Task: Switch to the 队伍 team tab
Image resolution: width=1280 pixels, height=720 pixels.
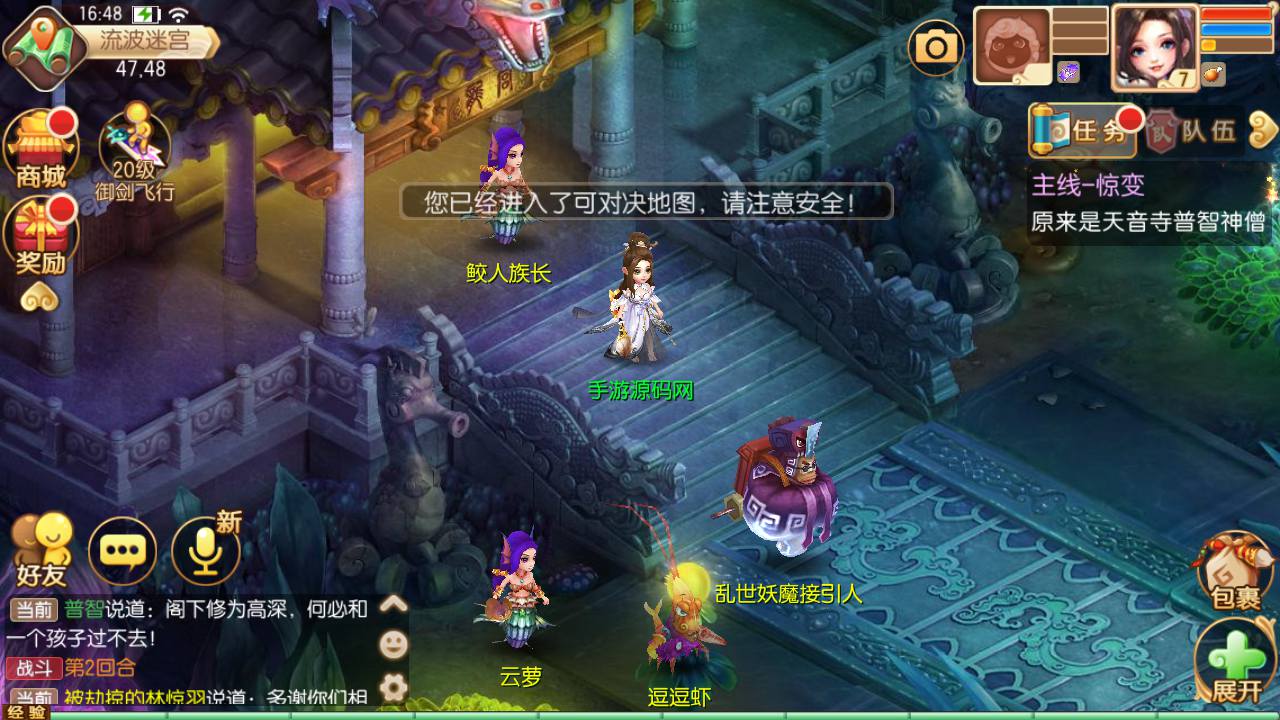Action: [1195, 130]
